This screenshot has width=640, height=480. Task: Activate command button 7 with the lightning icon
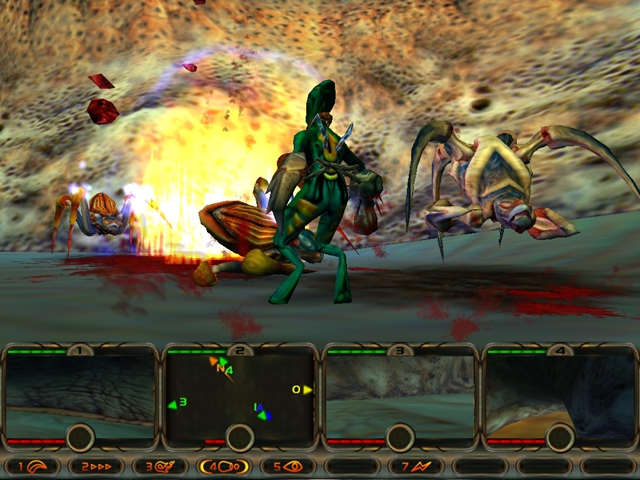point(416,466)
